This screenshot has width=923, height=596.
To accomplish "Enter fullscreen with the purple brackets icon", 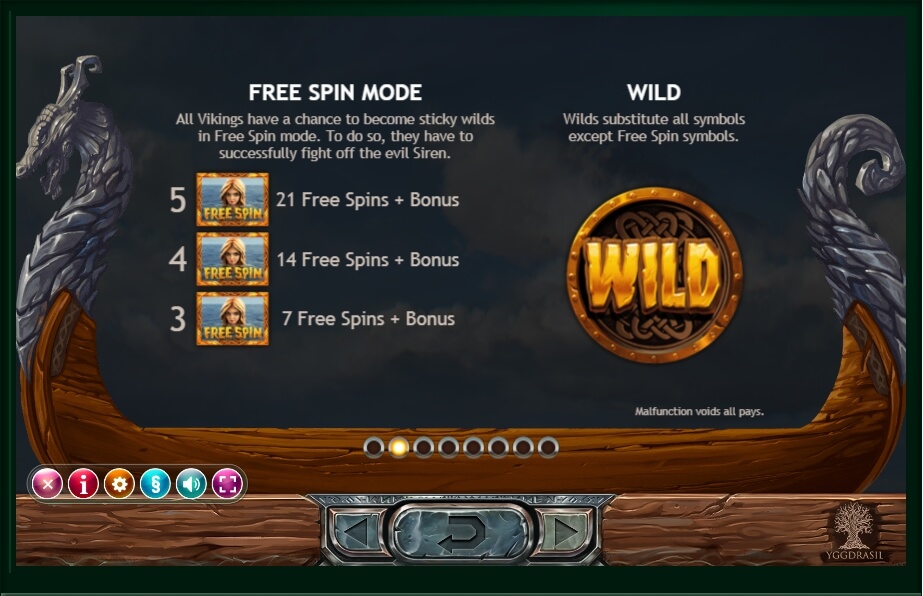I will [227, 485].
